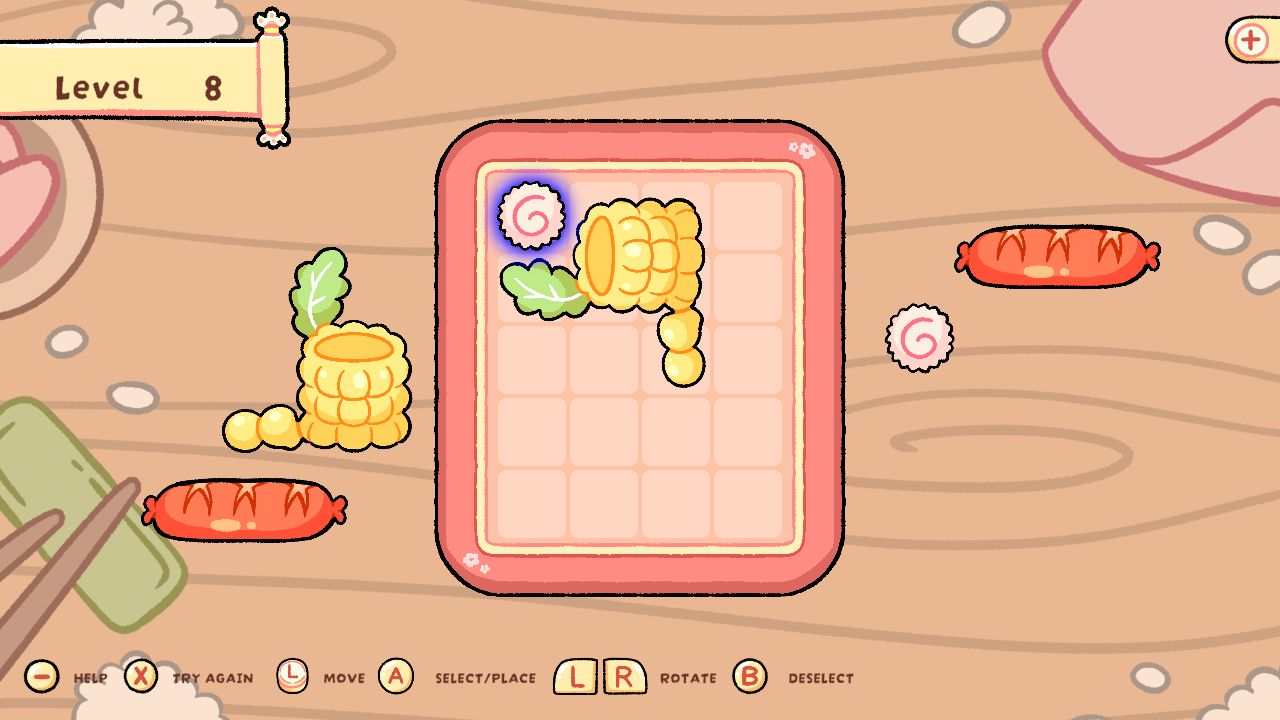The image size is (1280, 720).
Task: Select the X Try Again icon
Action: pyautogui.click(x=142, y=677)
